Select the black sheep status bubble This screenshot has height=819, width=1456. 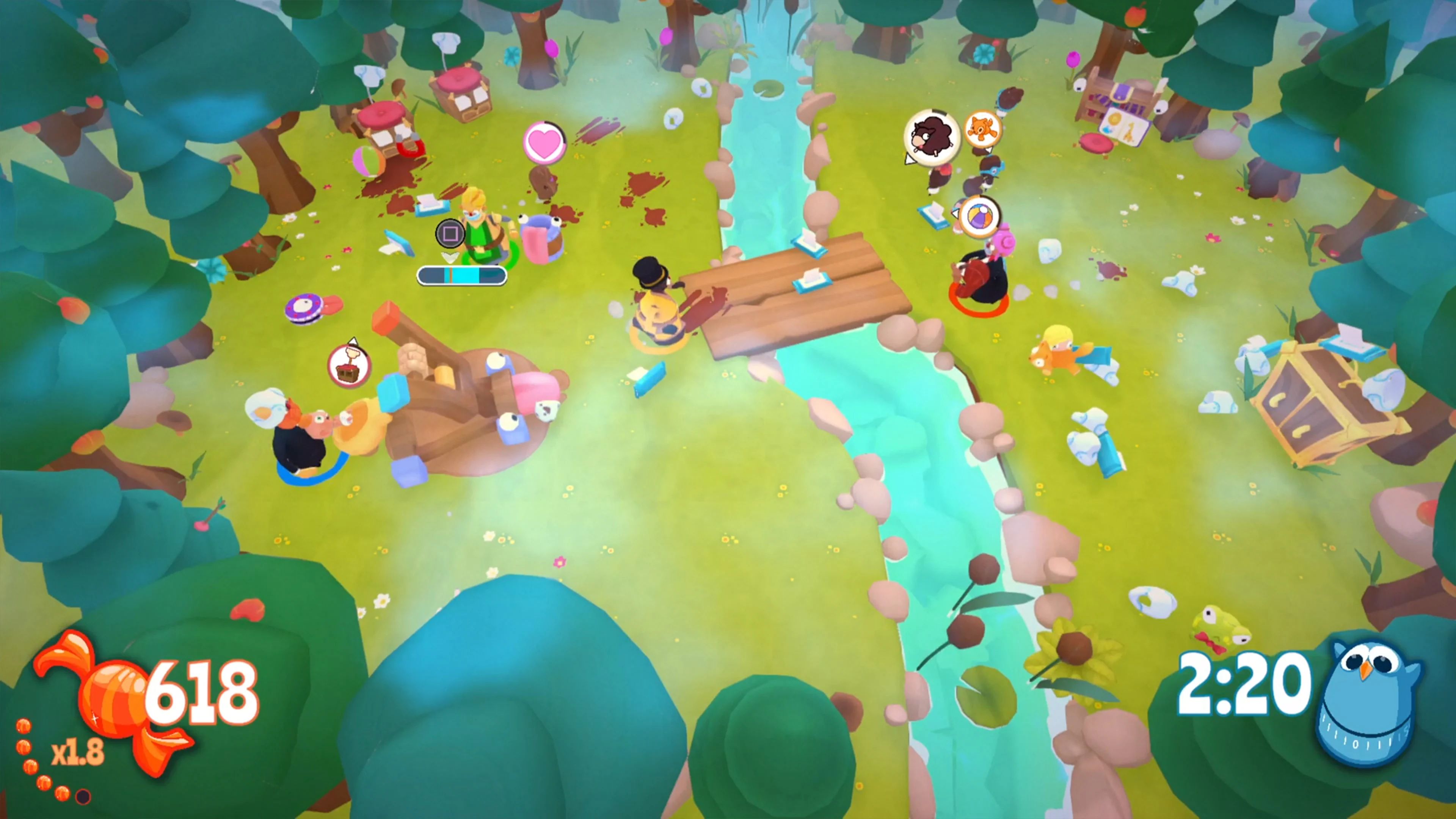coord(932,137)
